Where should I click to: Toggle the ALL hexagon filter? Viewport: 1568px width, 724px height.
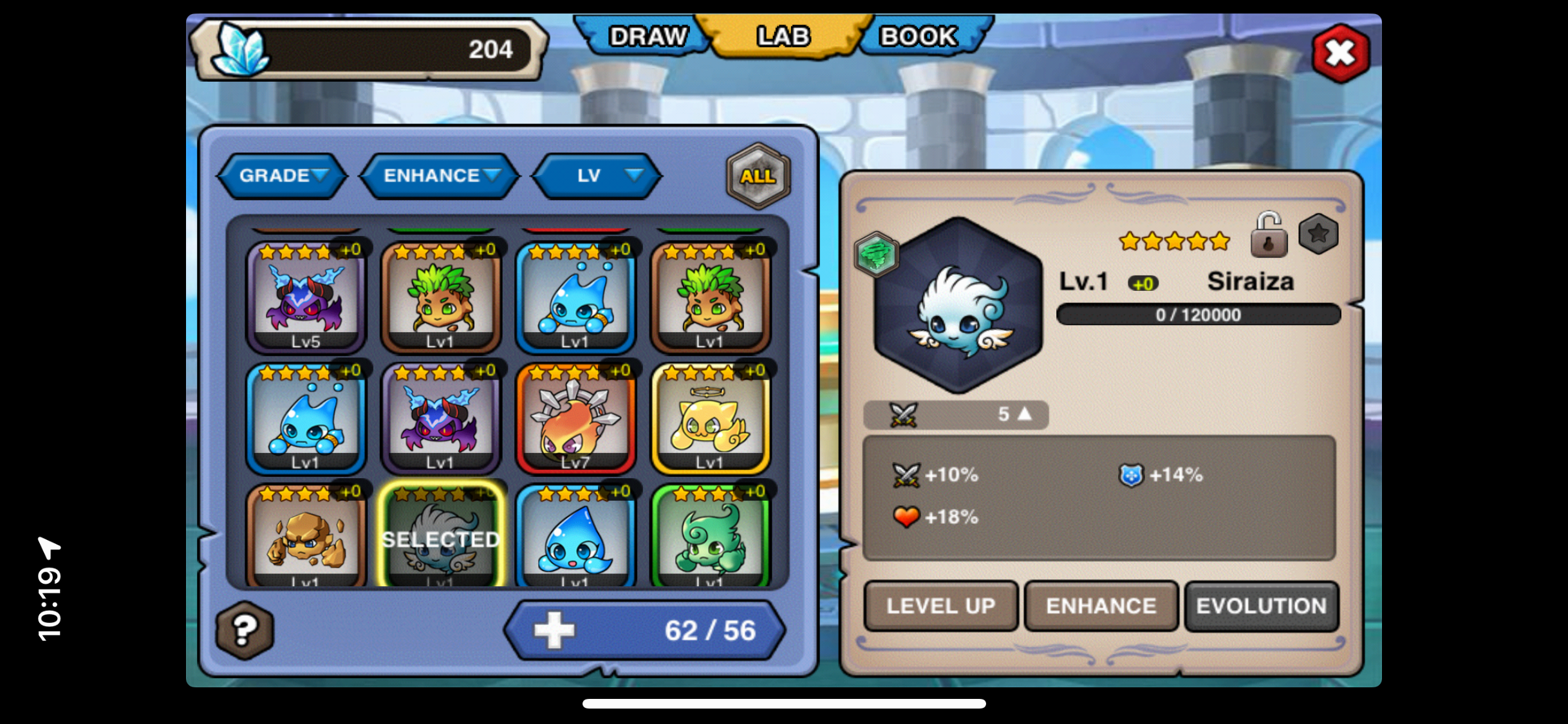[758, 176]
